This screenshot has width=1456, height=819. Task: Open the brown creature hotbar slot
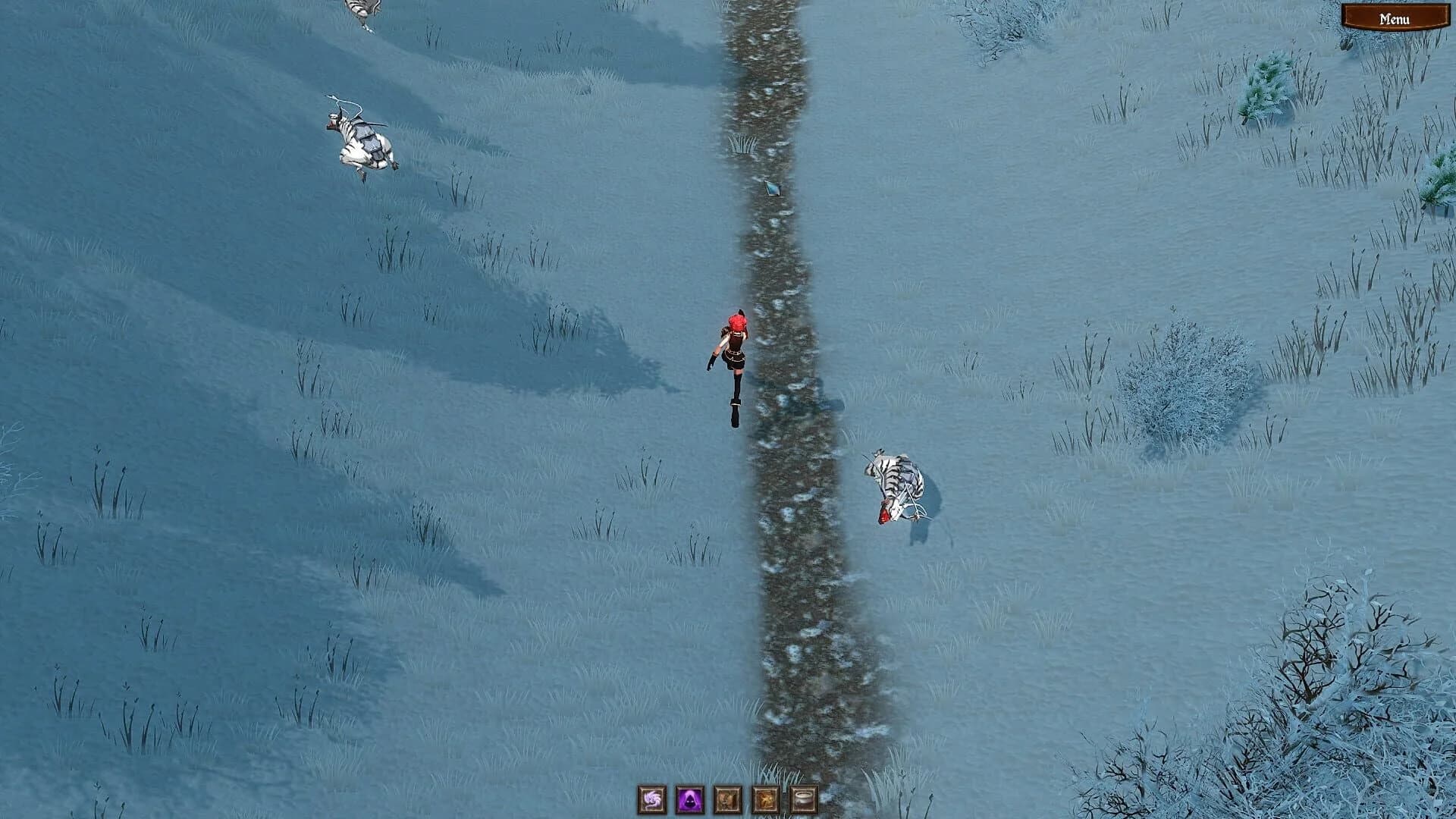pyautogui.click(x=728, y=799)
